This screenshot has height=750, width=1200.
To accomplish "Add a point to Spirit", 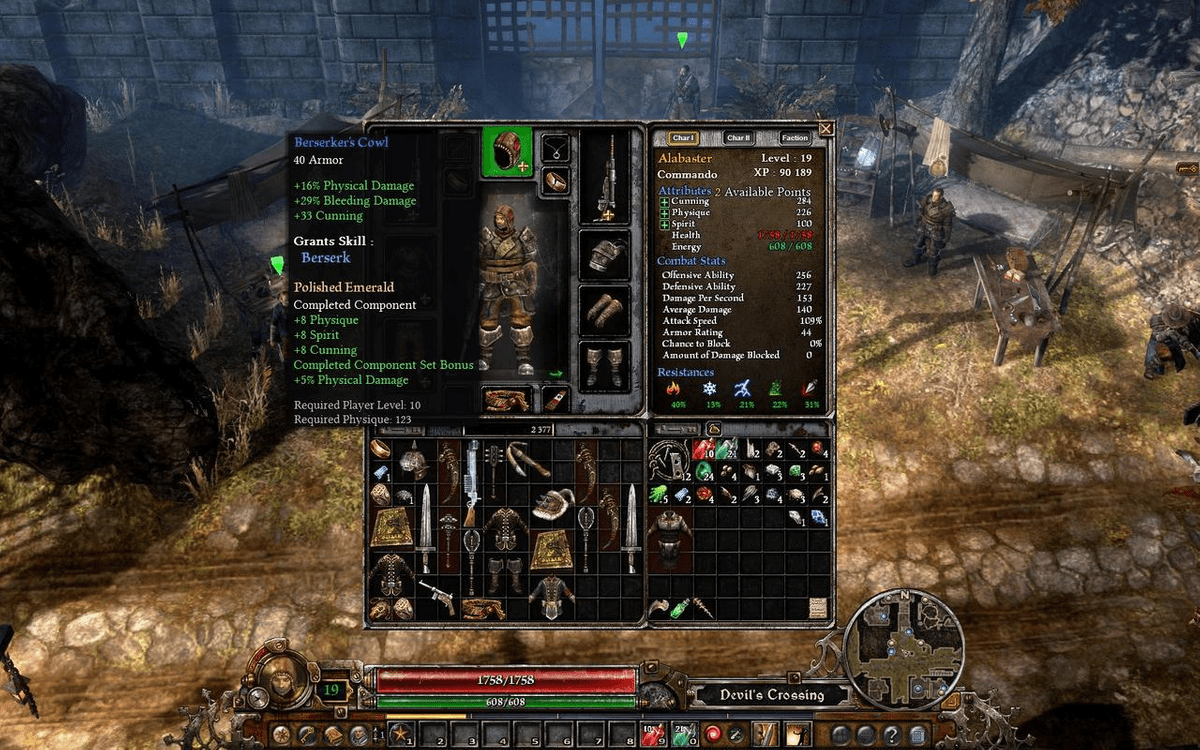I will coord(665,224).
